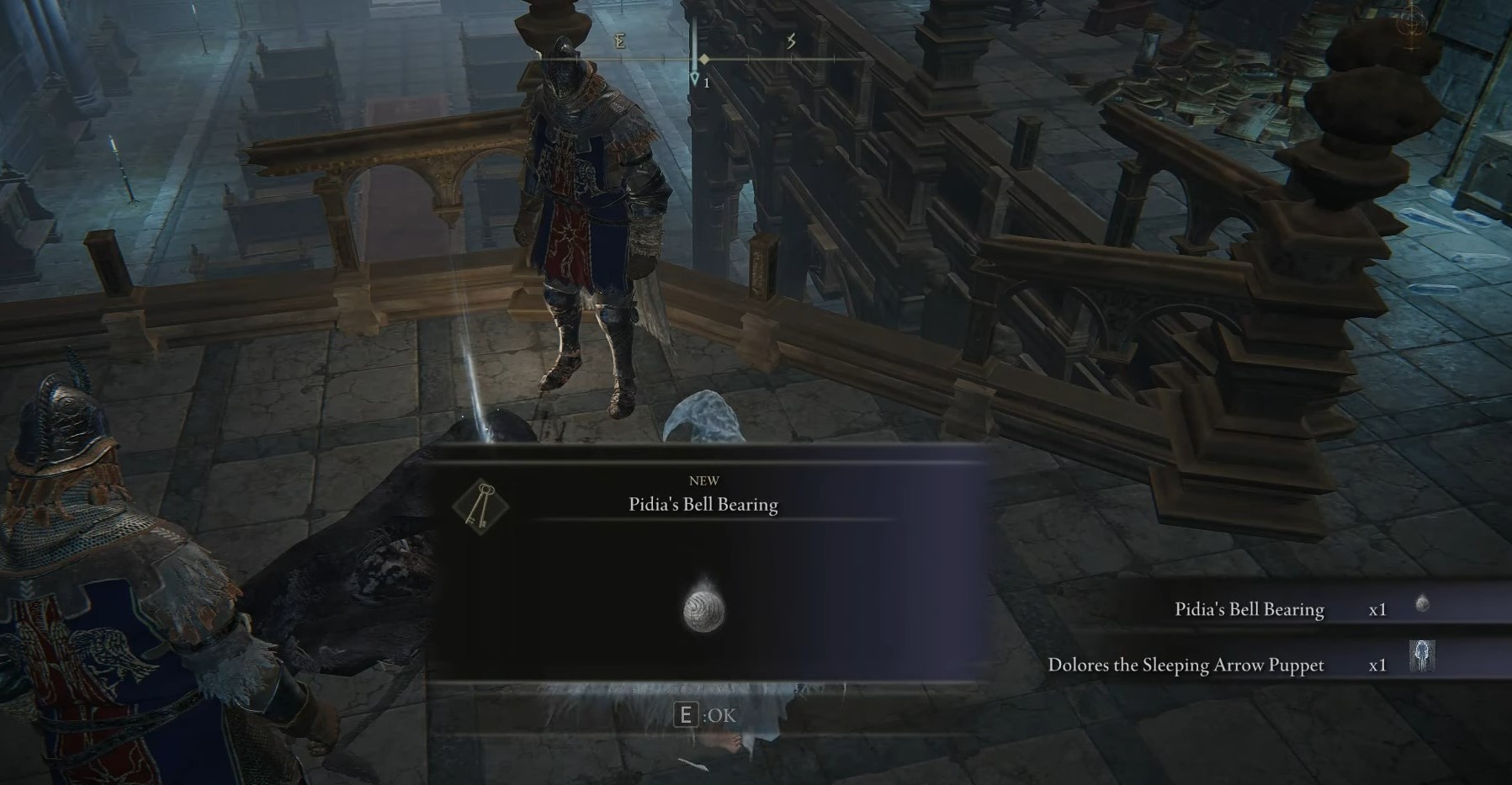Click the lightning rune on the compass bar
Viewport: 1512px width, 785px height.
click(x=791, y=40)
